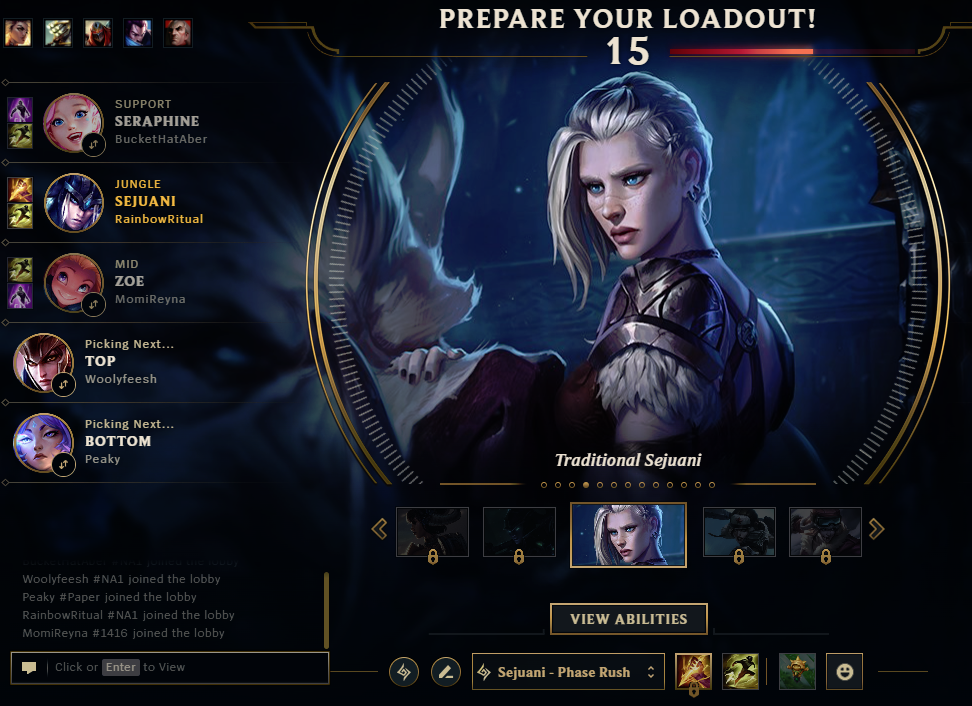This screenshot has height=706, width=972.
Task: Open the View Abilities panel
Action: coord(628,619)
